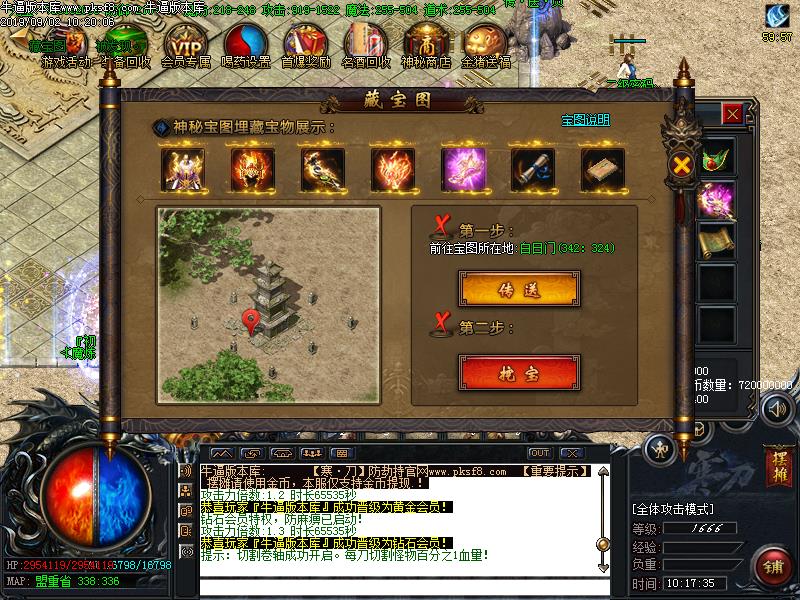This screenshot has width=800, height=600.
Task: Click the OUT button above the chat
Action: (540, 453)
